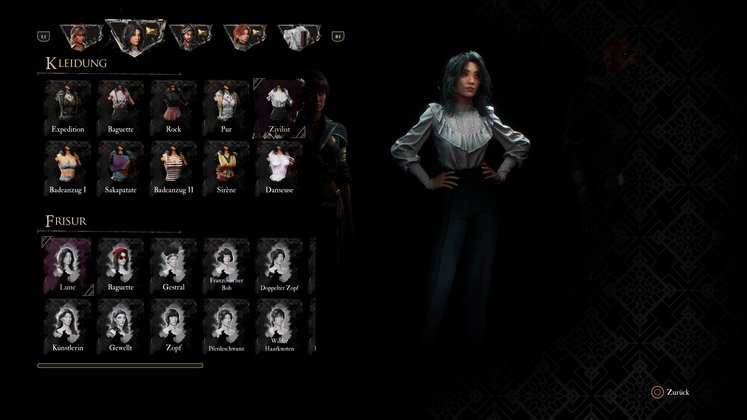Select the Badeanzug II swimsuit

[173, 166]
